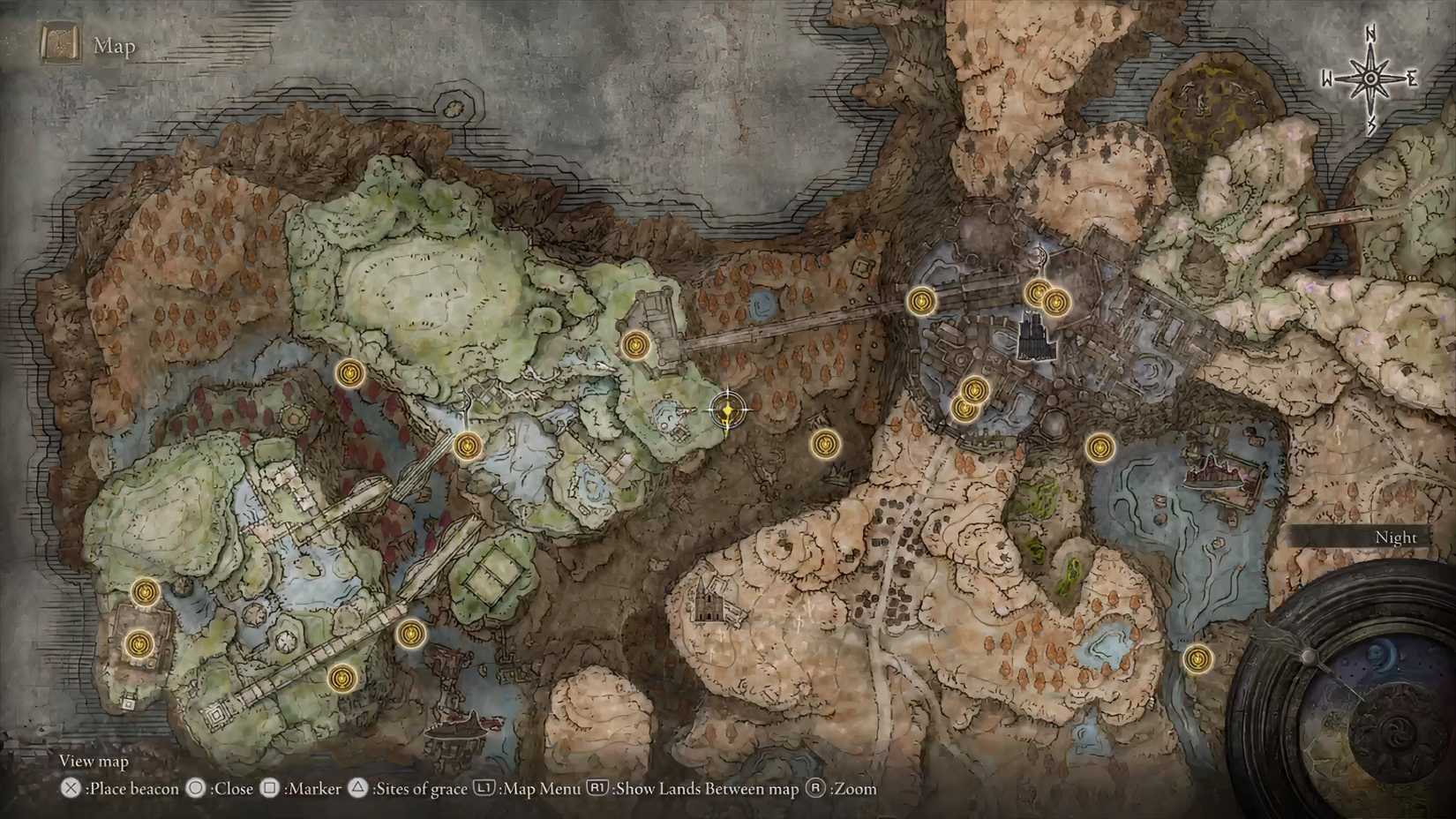This screenshot has width=1456, height=819.
Task: Click the Close prompt to exit map
Action: [x=225, y=789]
